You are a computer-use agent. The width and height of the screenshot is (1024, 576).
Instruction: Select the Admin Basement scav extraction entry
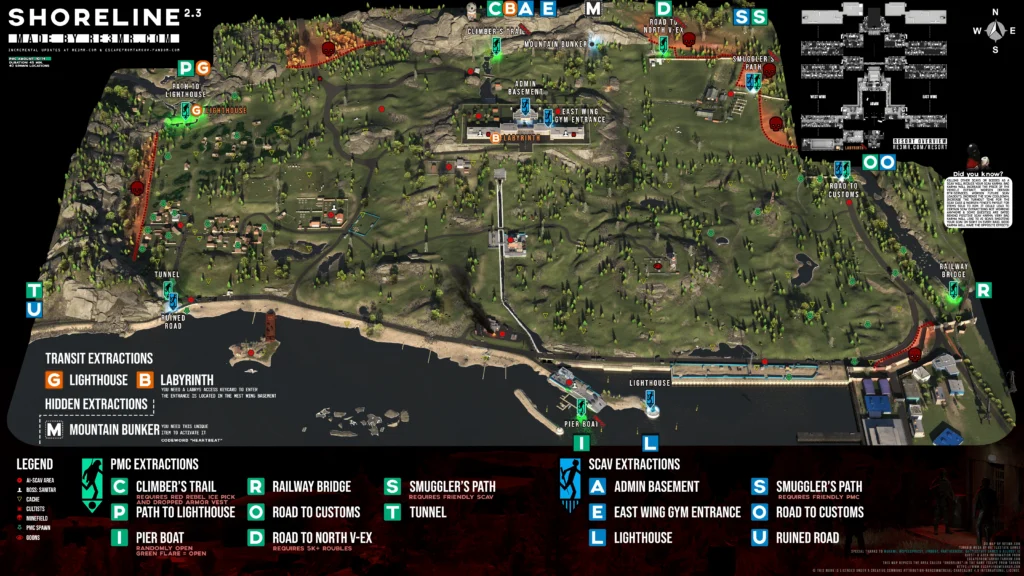(x=657, y=487)
